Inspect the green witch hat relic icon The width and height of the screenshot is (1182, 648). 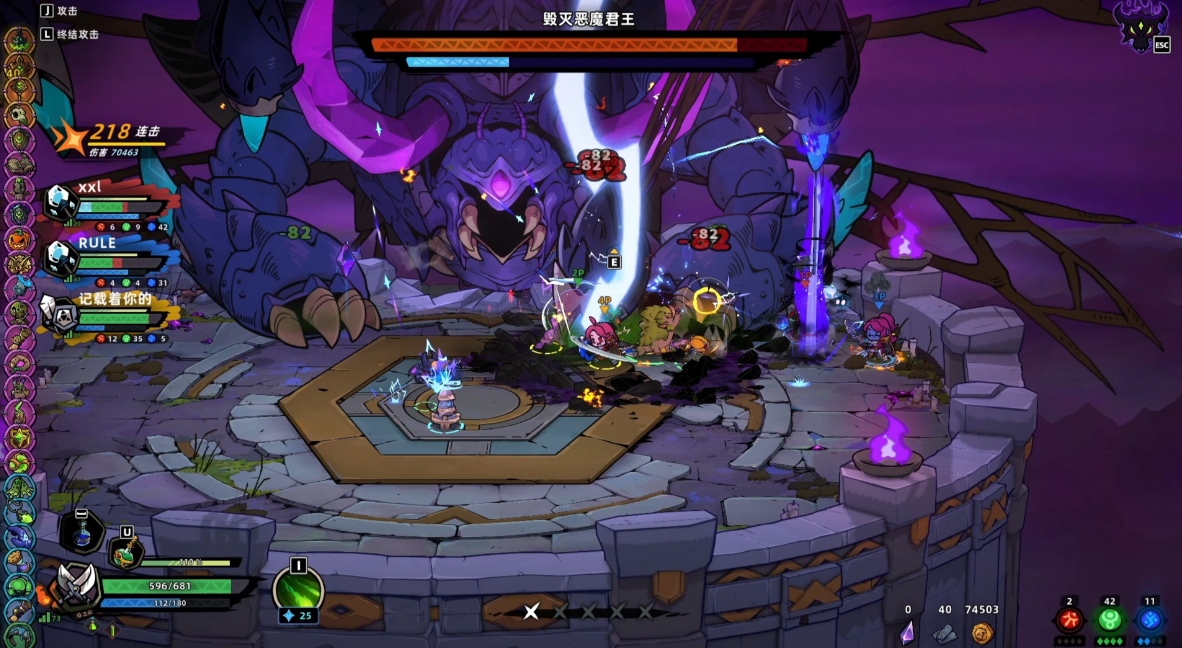(19, 41)
